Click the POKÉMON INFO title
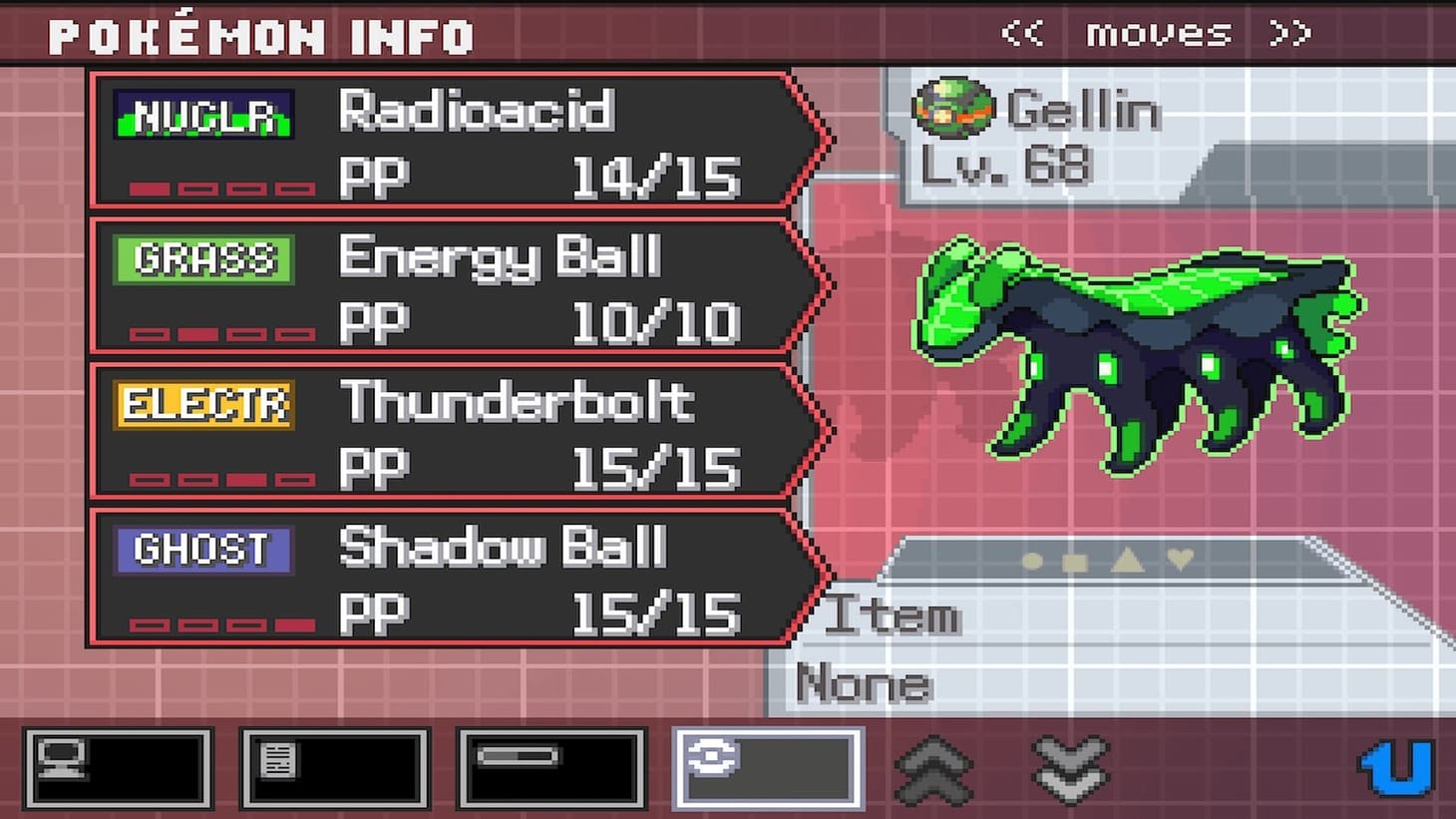This screenshot has height=819, width=1456. (x=259, y=35)
